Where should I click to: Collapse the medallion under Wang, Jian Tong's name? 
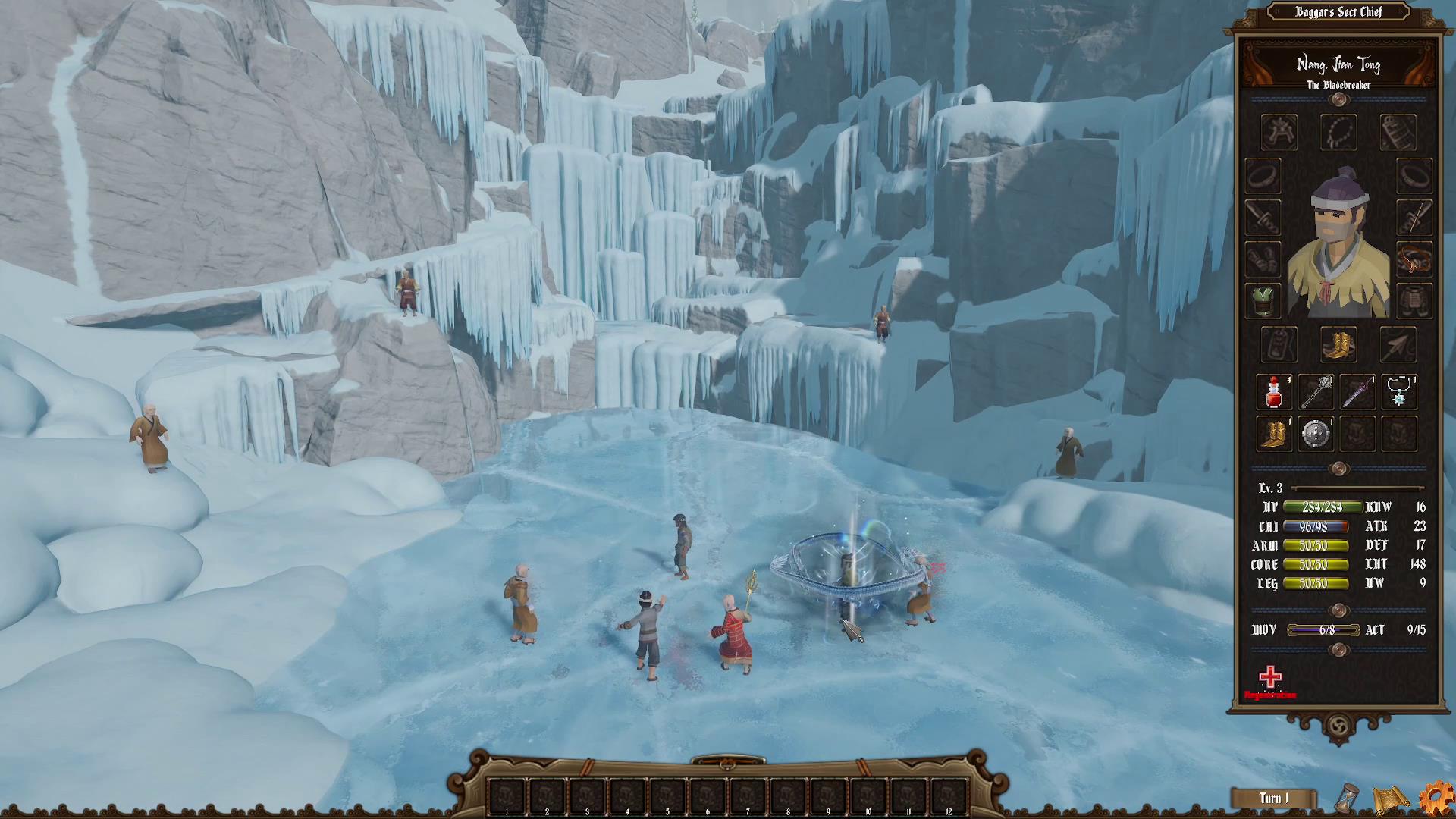tap(1338, 100)
